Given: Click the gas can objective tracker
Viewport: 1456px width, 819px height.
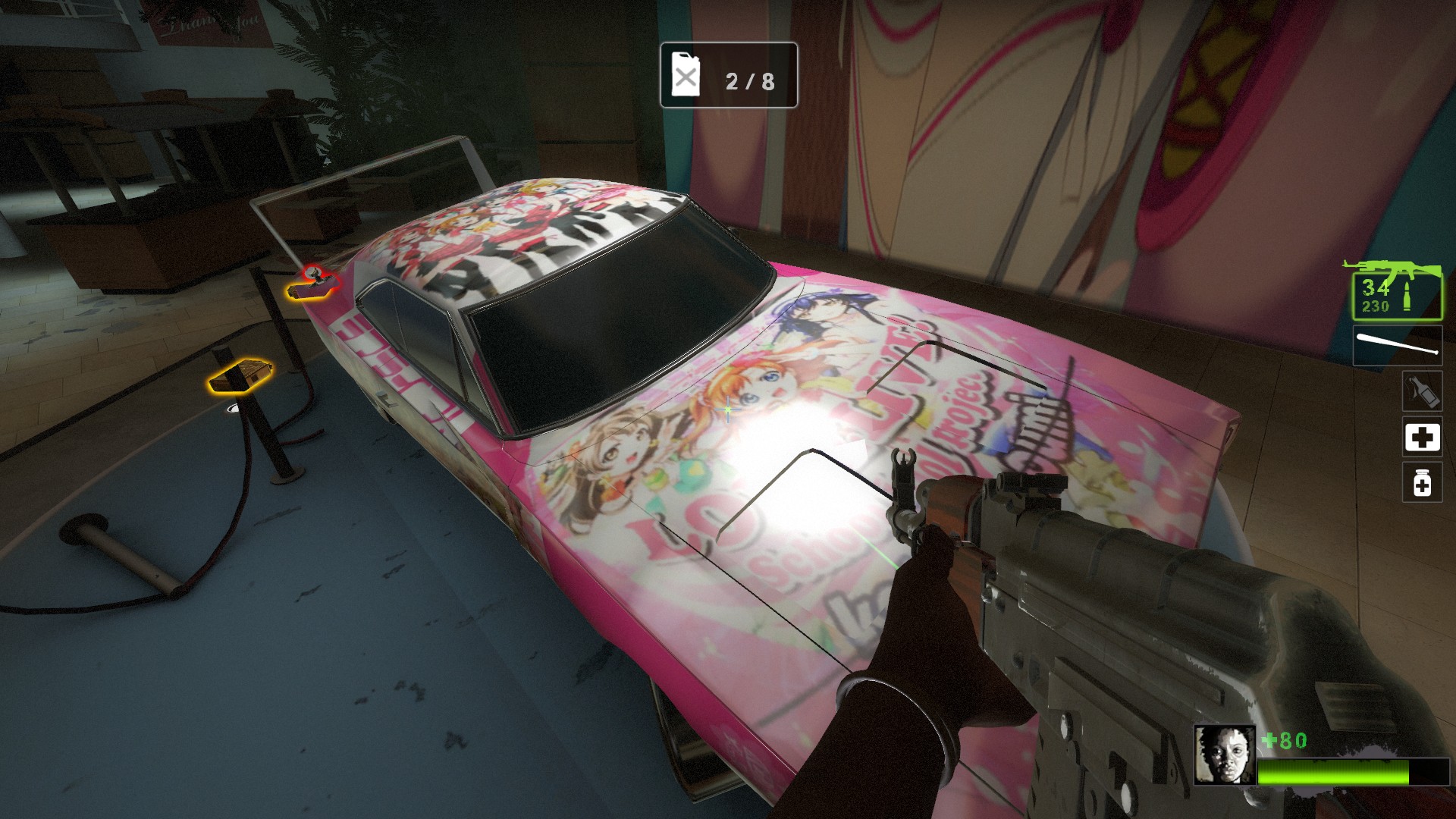Looking at the screenshot, I should [x=728, y=76].
